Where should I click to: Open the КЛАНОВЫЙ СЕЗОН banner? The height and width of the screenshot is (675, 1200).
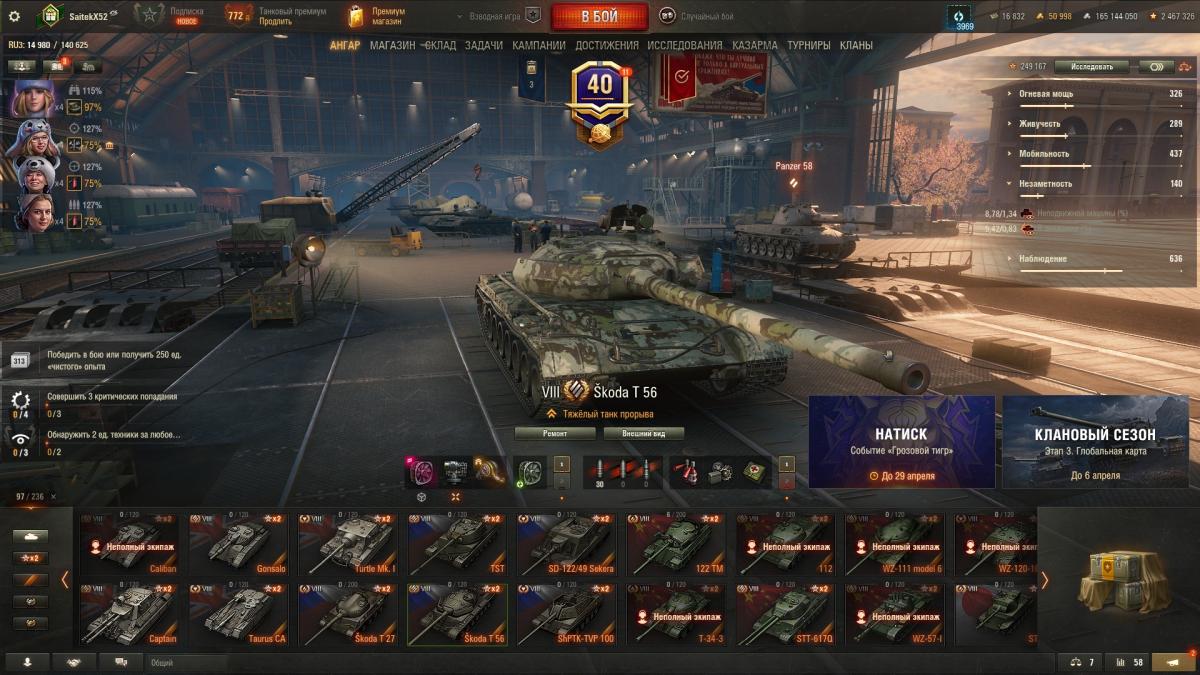(1095, 441)
